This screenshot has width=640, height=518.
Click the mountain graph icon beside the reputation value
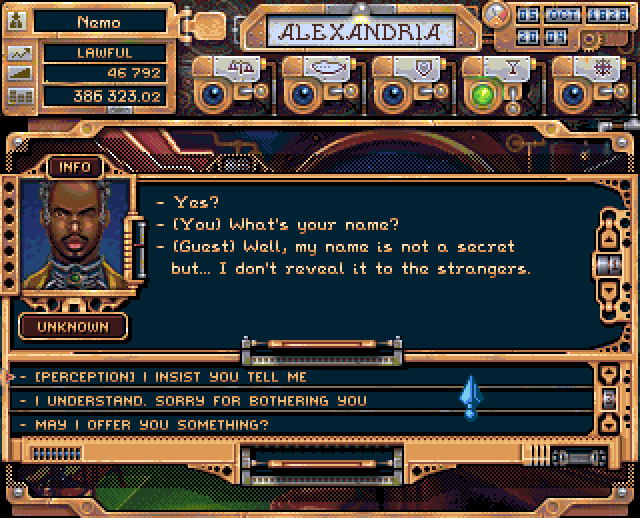pyautogui.click(x=20, y=74)
